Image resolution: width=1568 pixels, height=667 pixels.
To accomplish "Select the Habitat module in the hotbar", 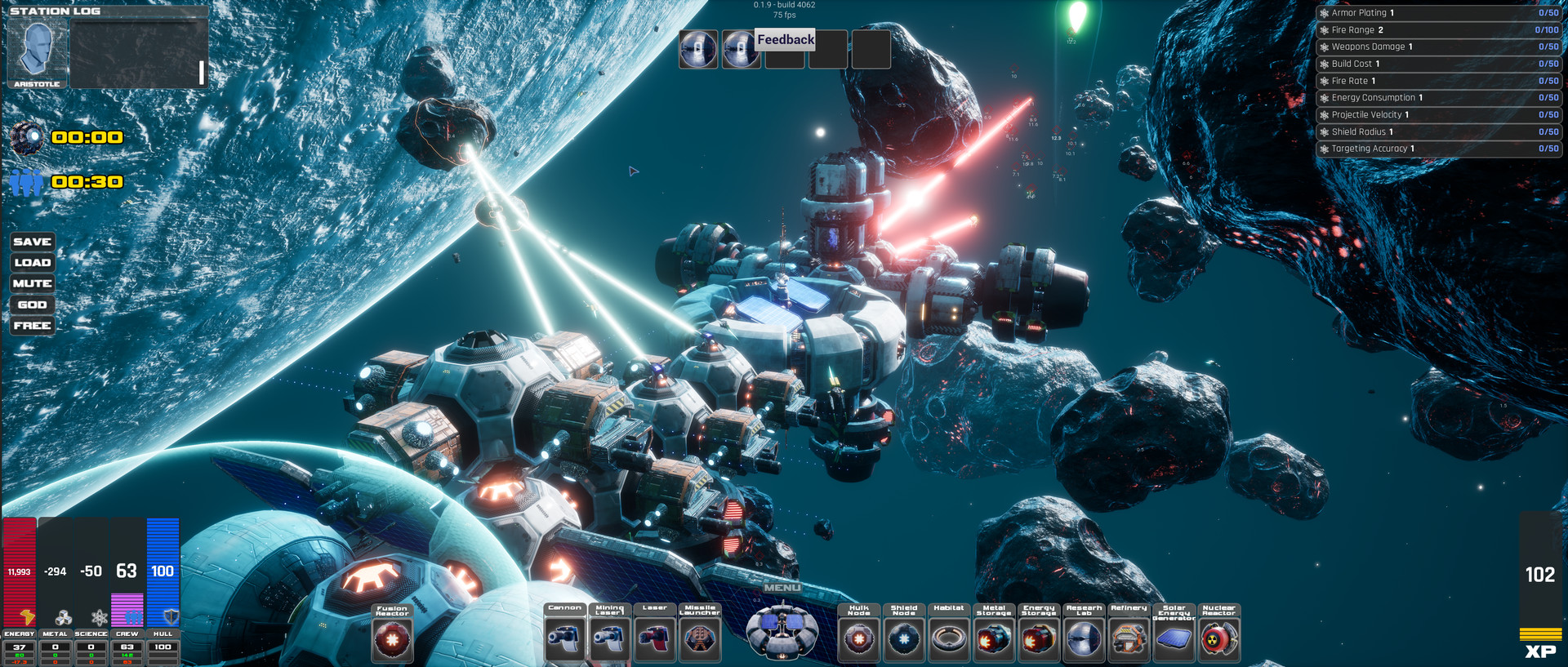I will (x=949, y=639).
